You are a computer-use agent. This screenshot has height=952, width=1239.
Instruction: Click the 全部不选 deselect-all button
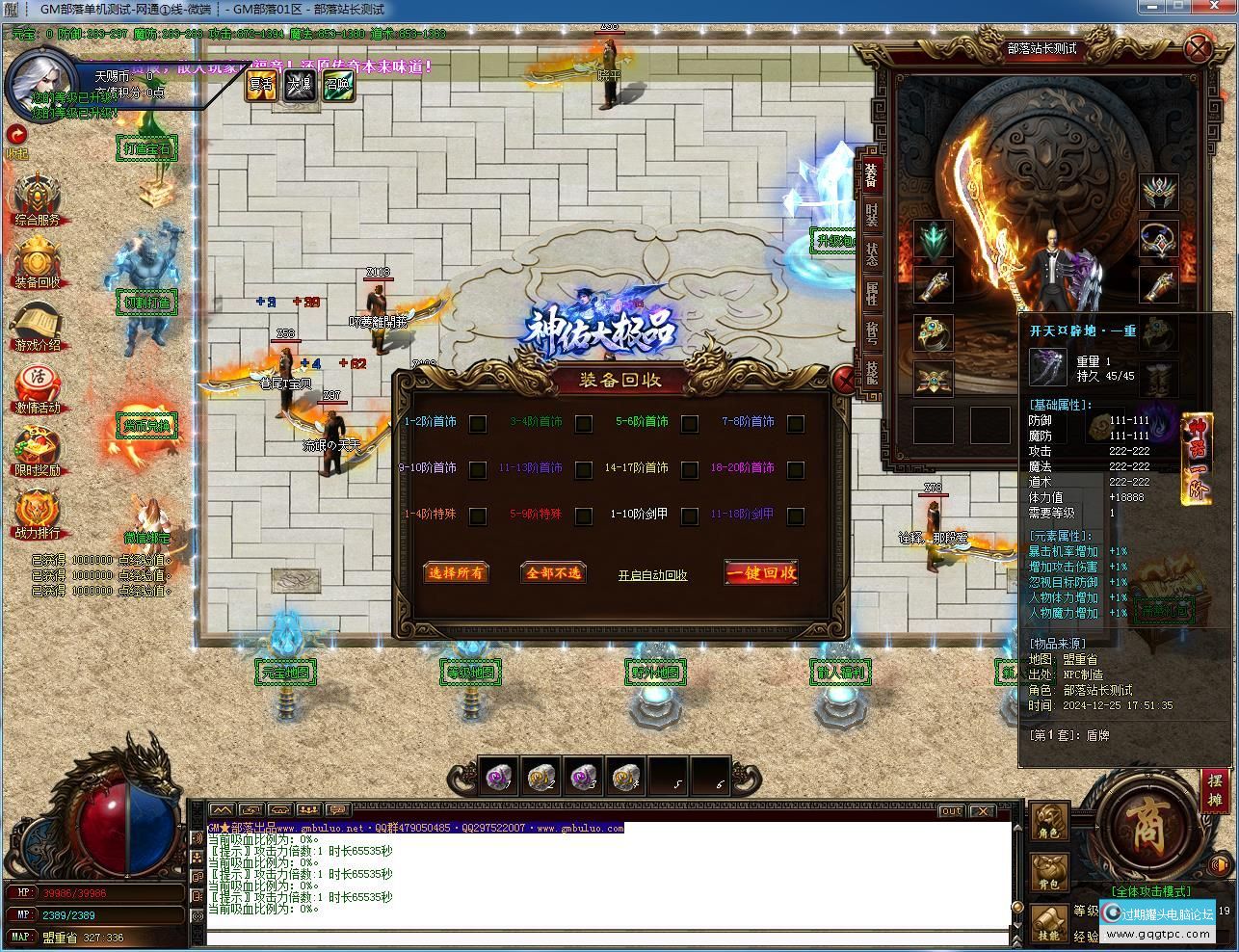point(553,572)
